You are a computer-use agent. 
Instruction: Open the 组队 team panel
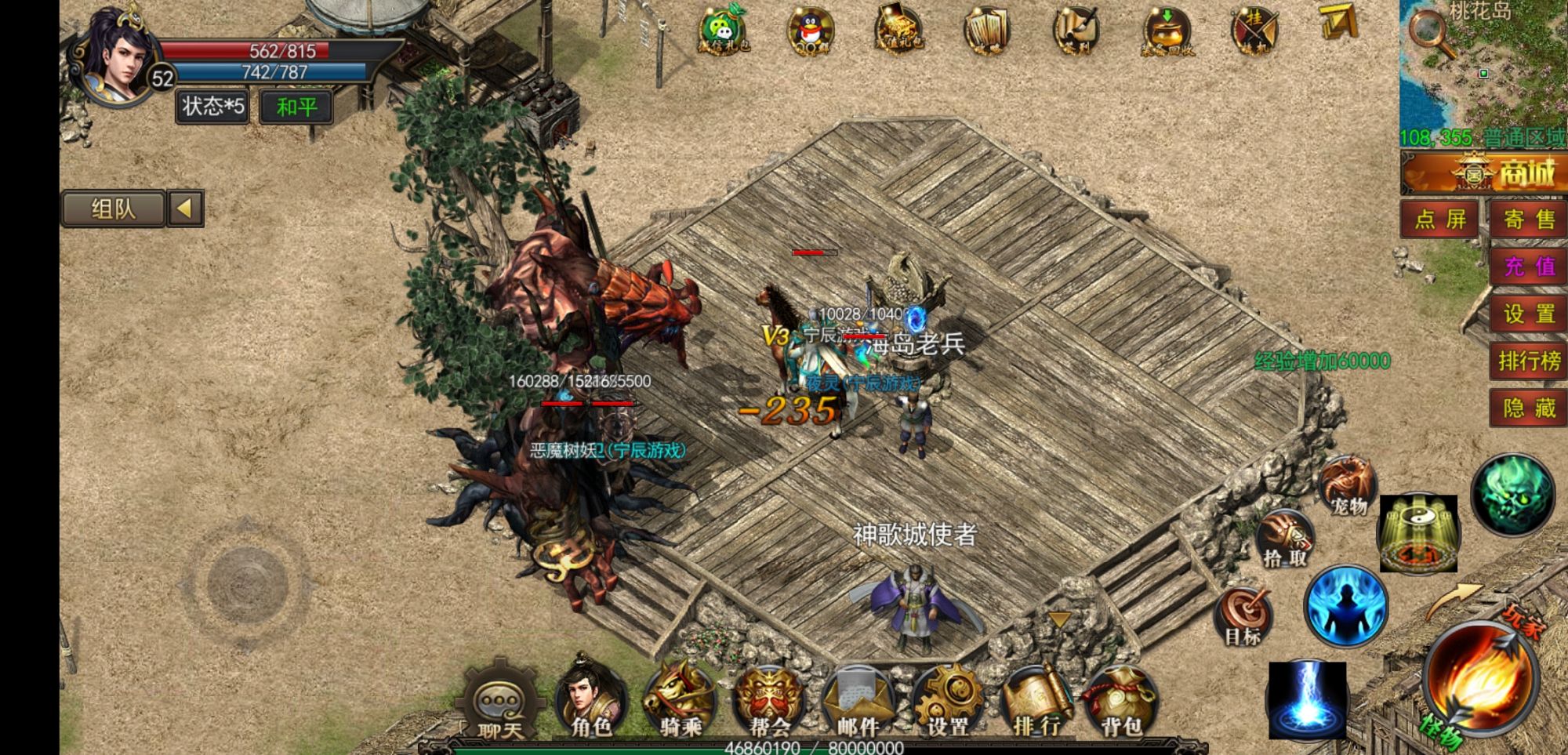(114, 209)
